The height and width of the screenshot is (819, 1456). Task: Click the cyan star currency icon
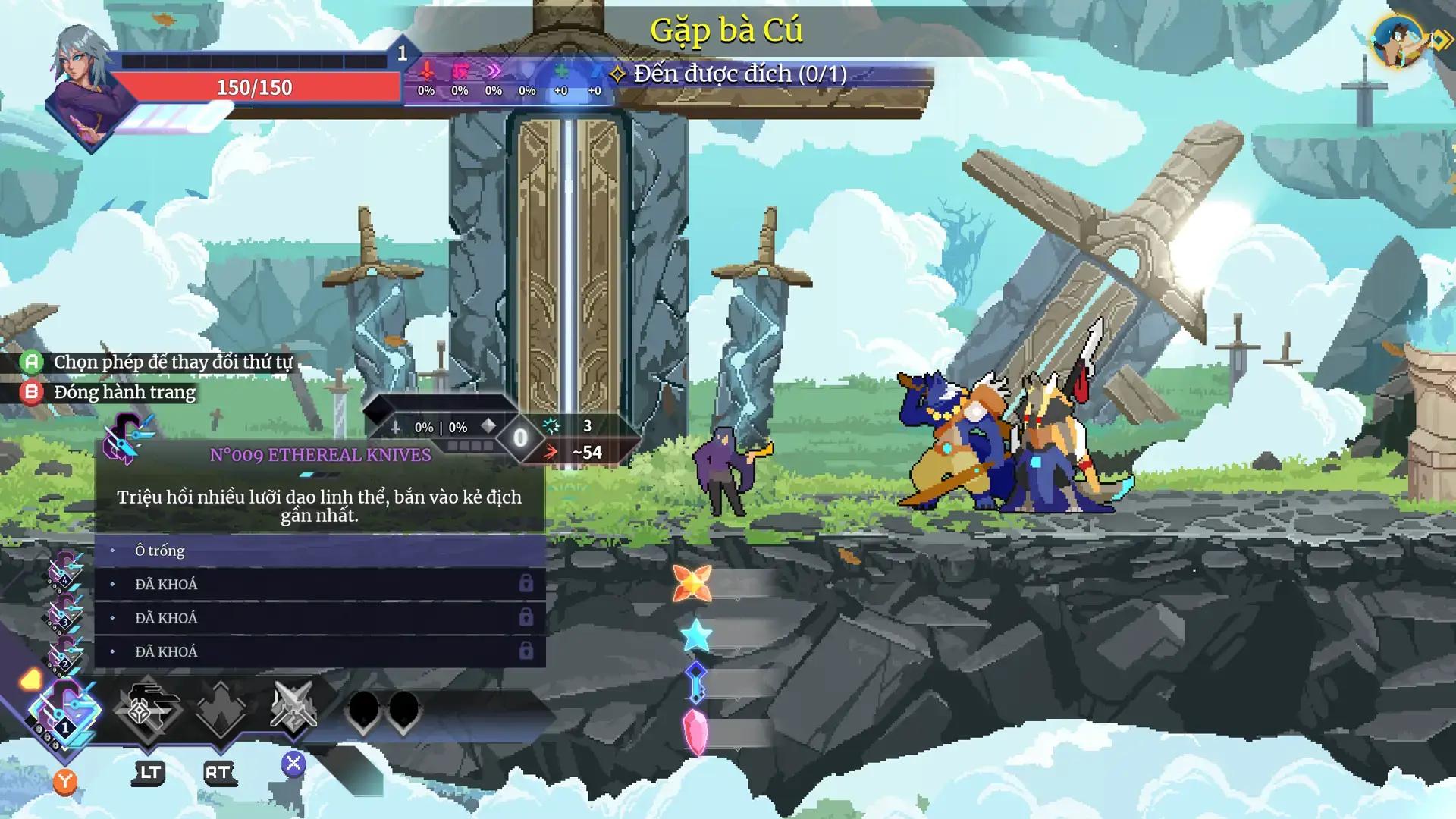coord(695,635)
